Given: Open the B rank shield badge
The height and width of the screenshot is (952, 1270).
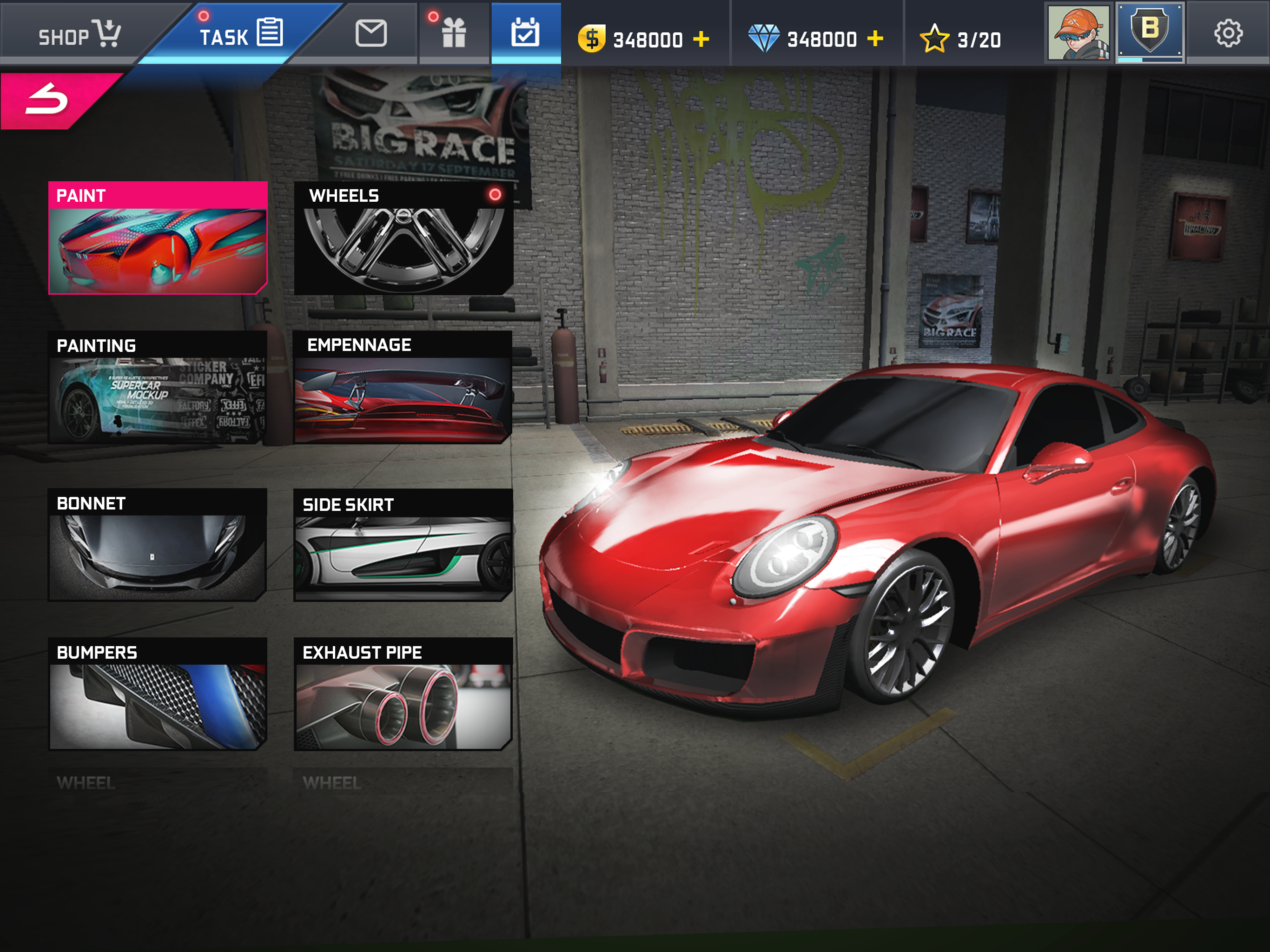Looking at the screenshot, I should tap(1150, 32).
